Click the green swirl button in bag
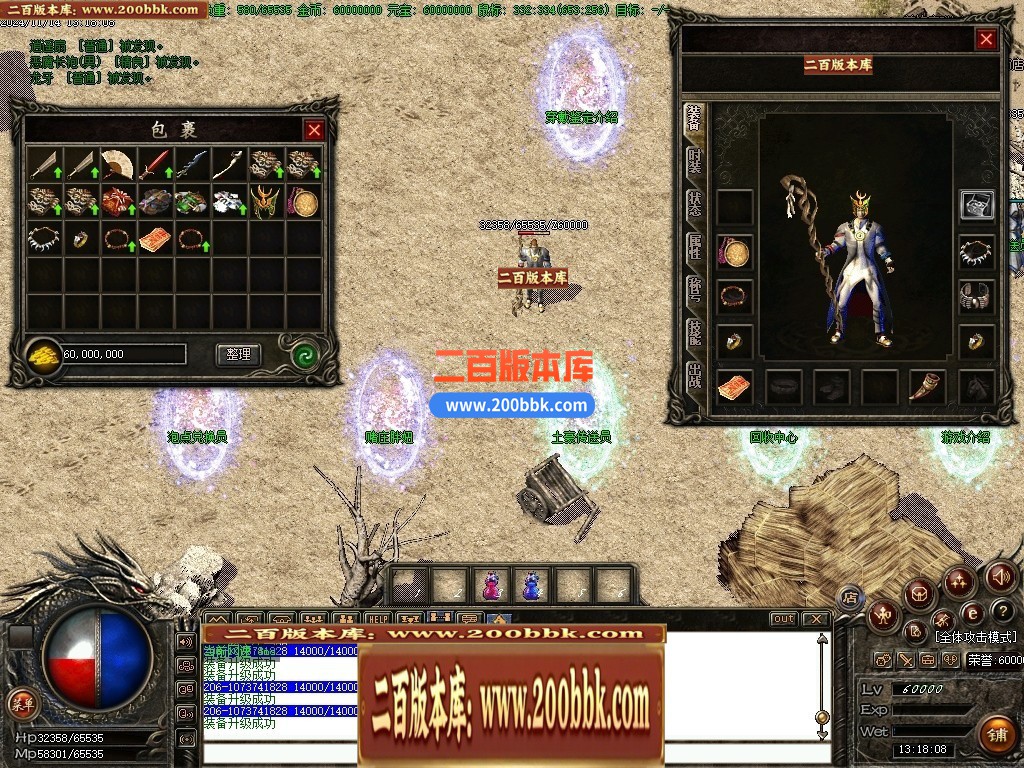The image size is (1024, 768). pyautogui.click(x=304, y=354)
